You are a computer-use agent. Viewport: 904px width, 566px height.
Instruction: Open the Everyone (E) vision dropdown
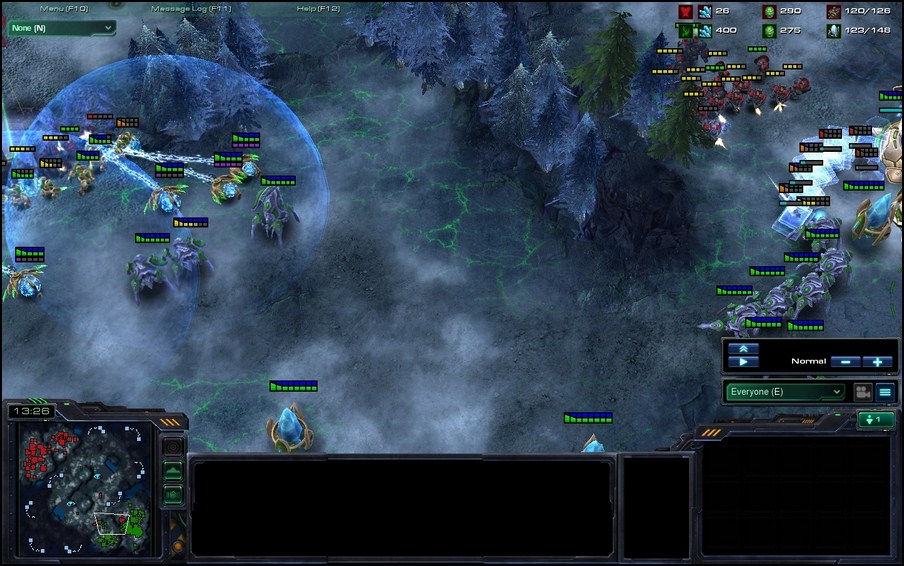tap(785, 392)
